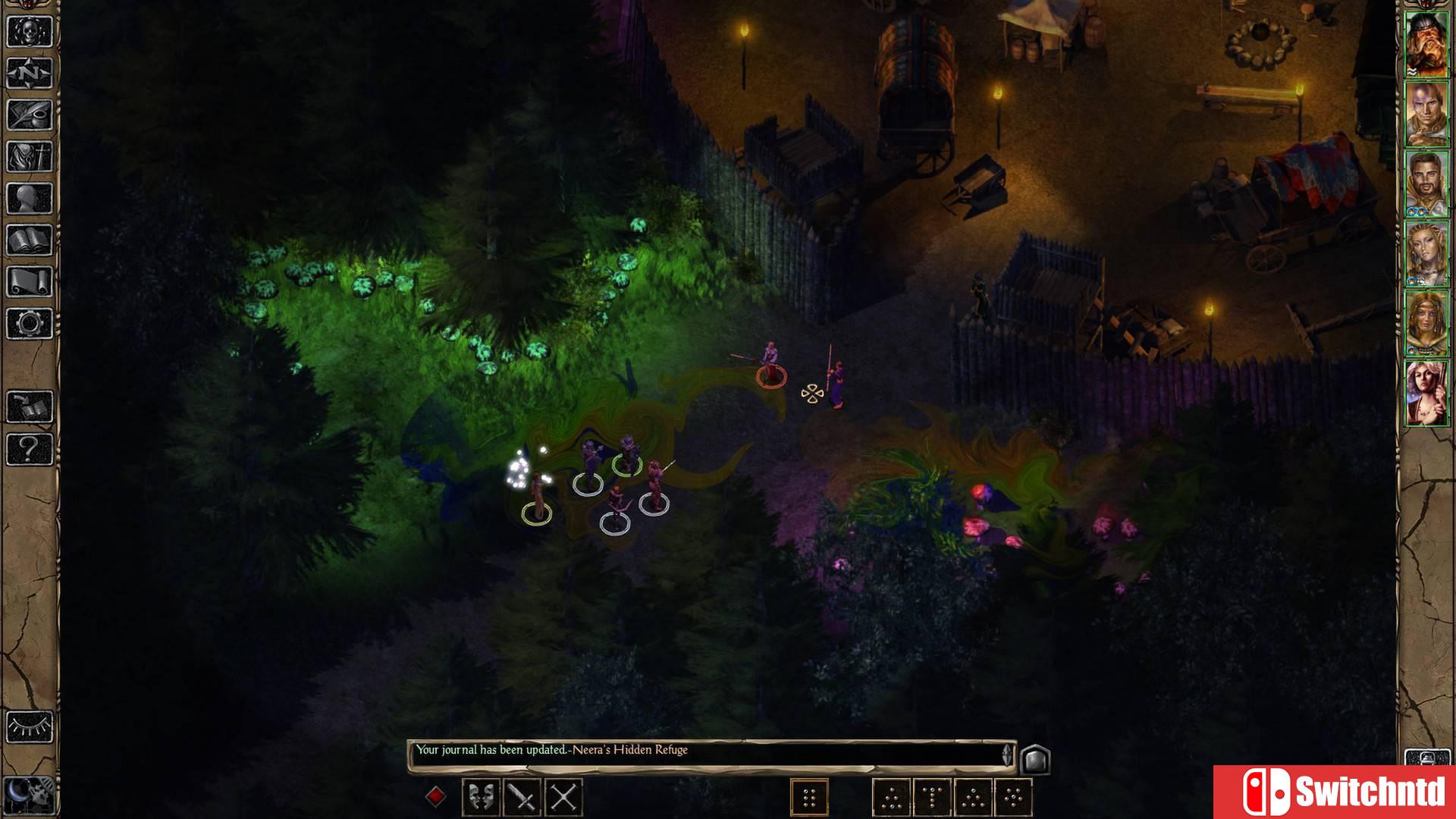Expand the chevrons under the topmost portrait
Screen dimensions: 1456x819
coord(1413,71)
